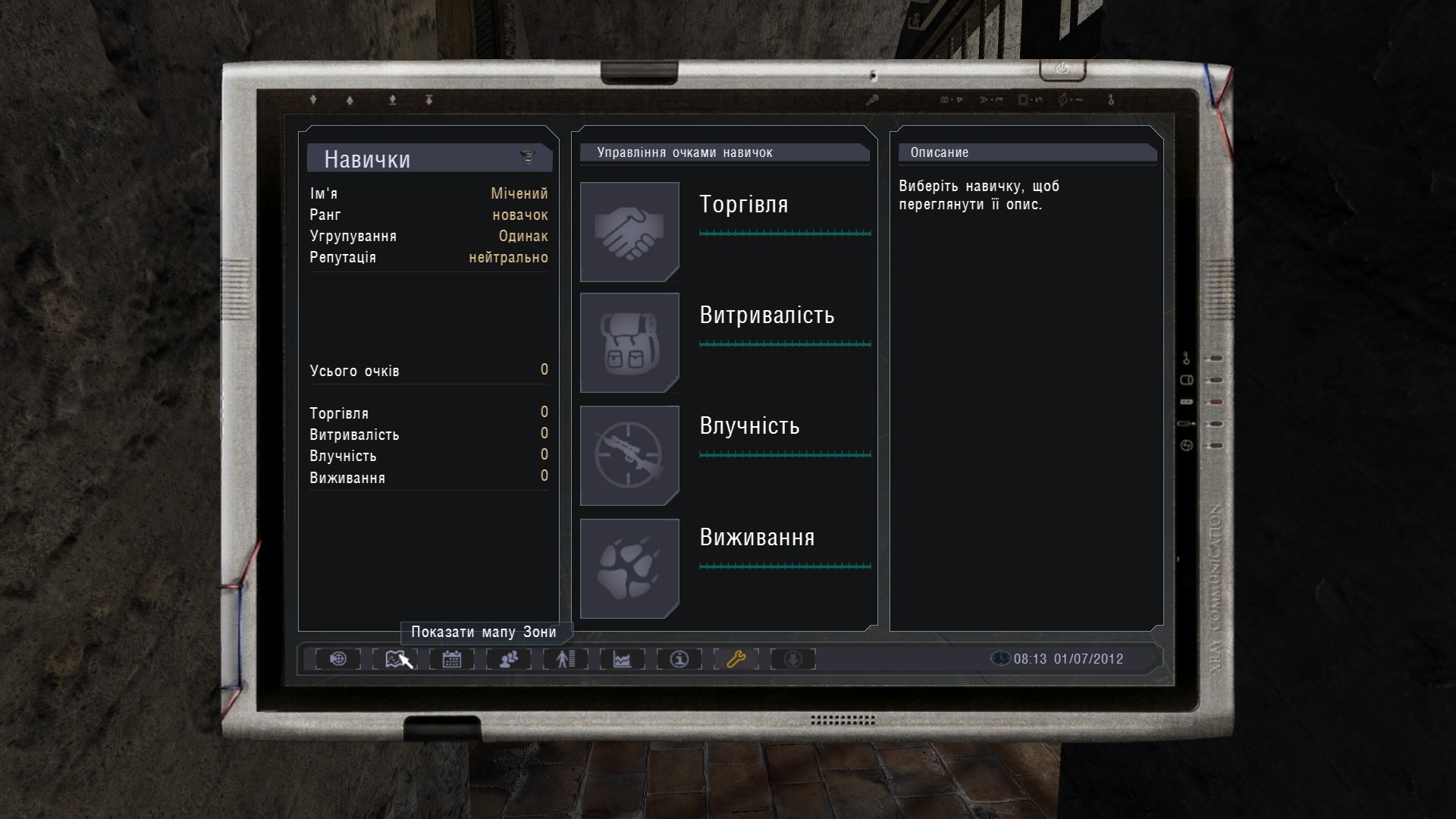The height and width of the screenshot is (819, 1456).
Task: Open the globe radio tab
Action: pos(338,659)
